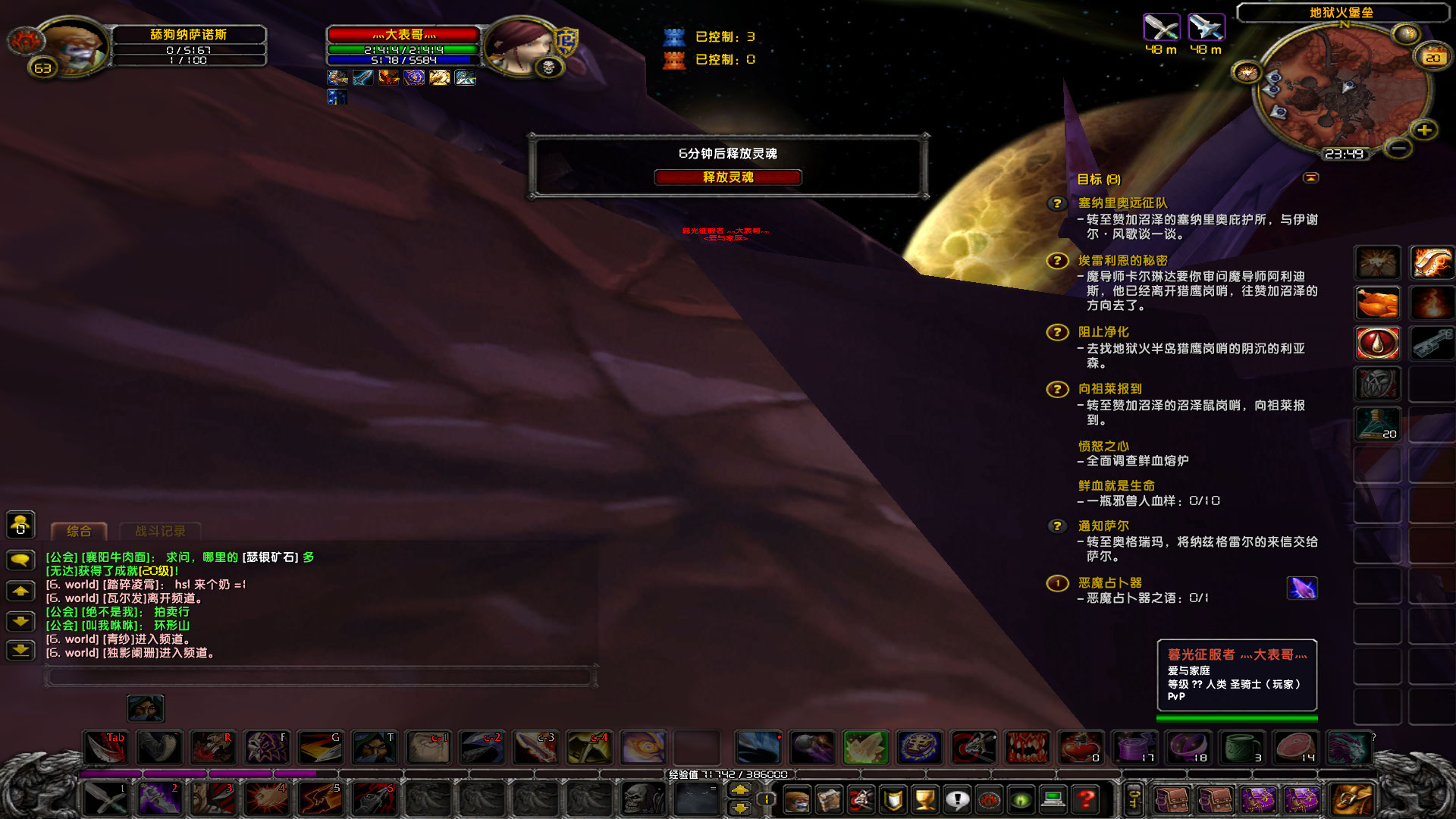The height and width of the screenshot is (819, 1456).
Task: Open the spellbook icon on the micro menu
Action: coord(828,800)
